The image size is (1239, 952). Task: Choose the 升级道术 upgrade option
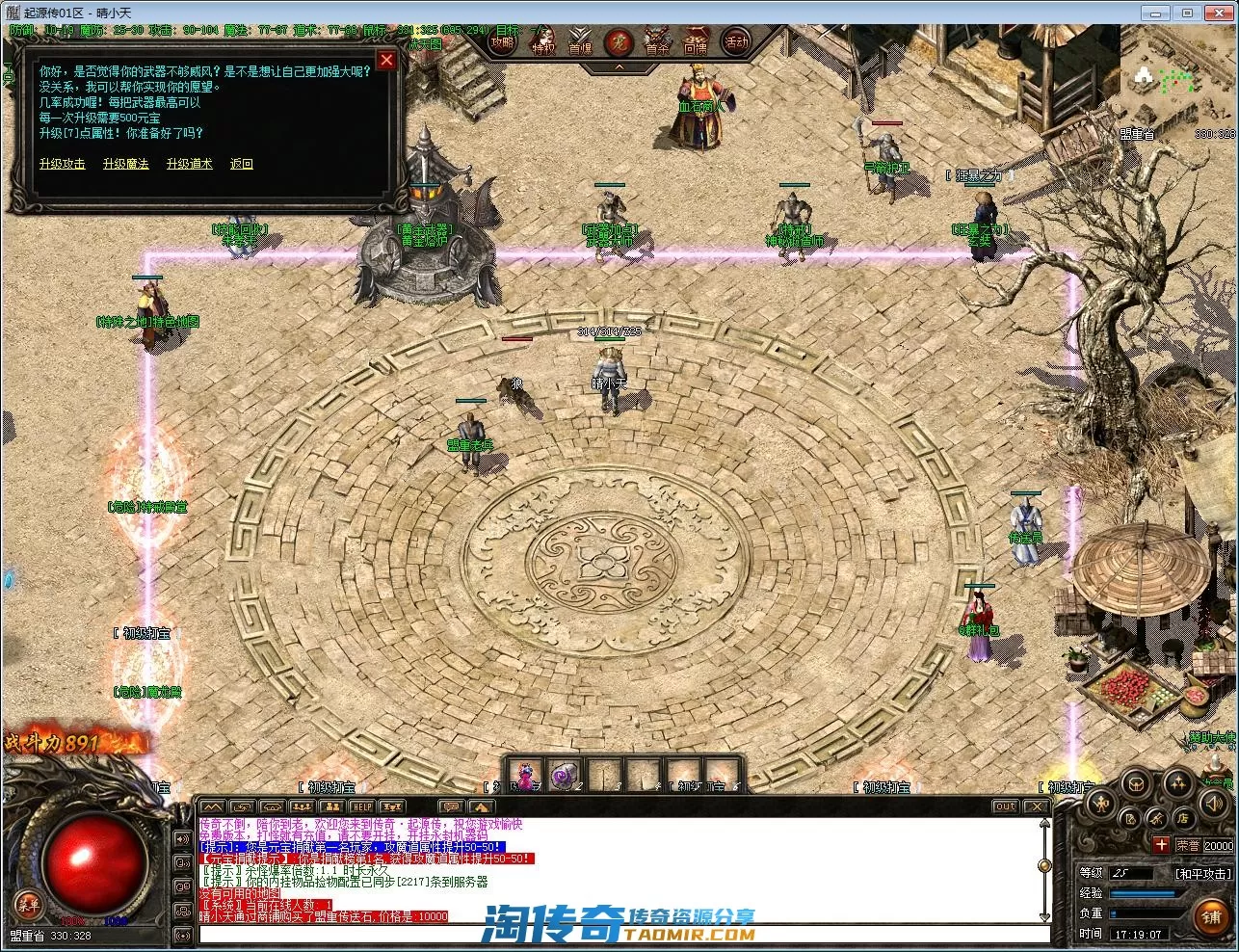190,164
